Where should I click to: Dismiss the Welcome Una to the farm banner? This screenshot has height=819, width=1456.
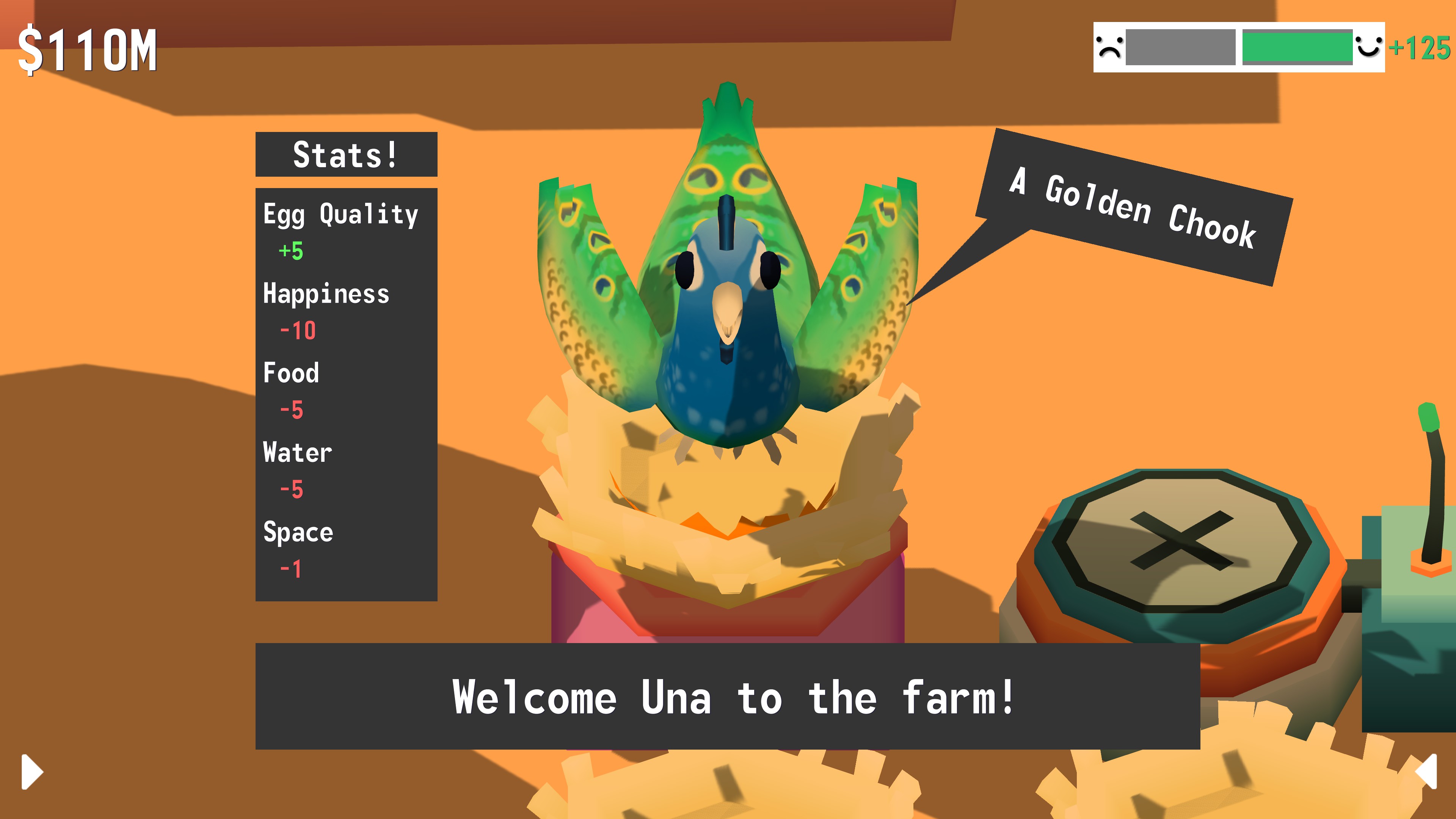tap(728, 697)
